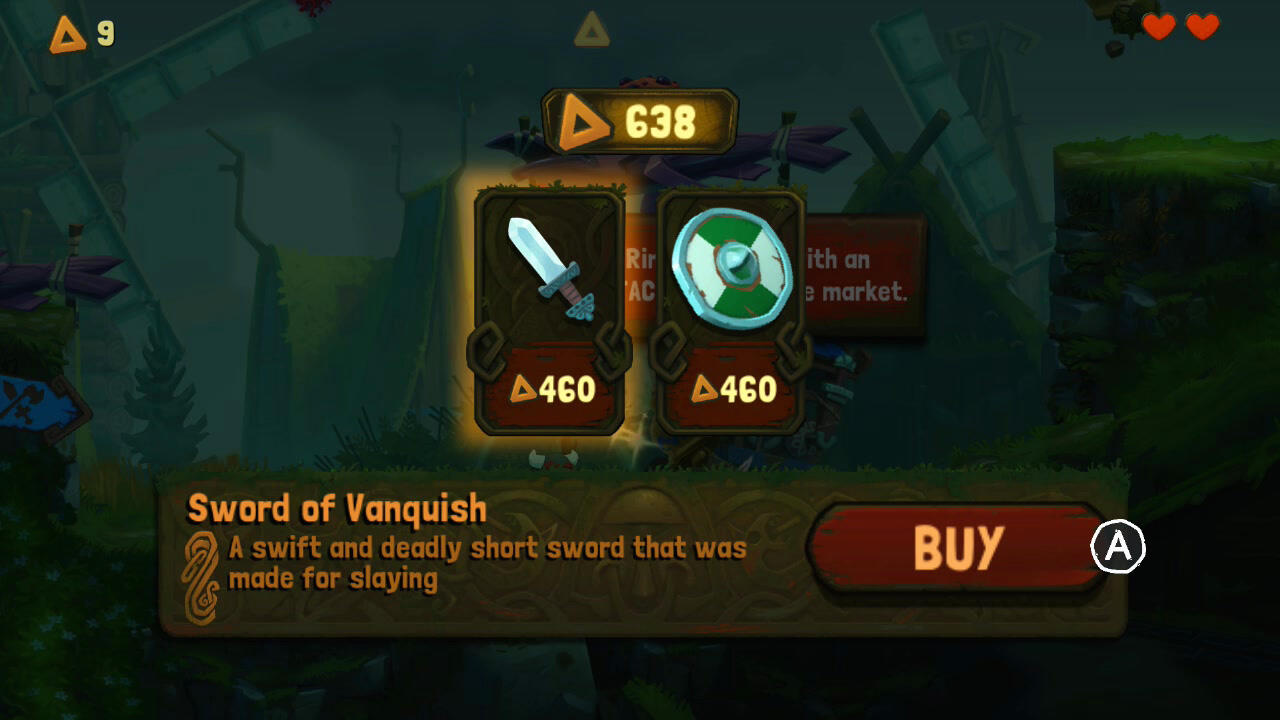Click the rune counter icon showing 9
Image resolution: width=1280 pixels, height=720 pixels.
pyautogui.click(x=66, y=33)
